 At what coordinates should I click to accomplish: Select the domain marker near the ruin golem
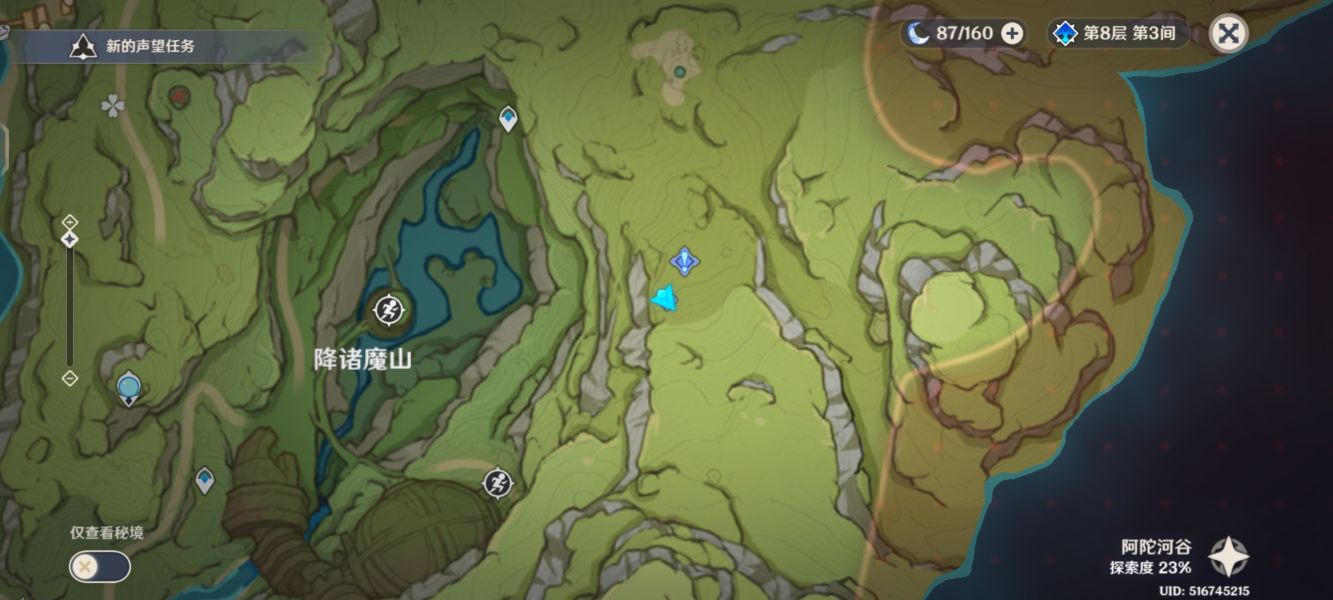[x=497, y=483]
